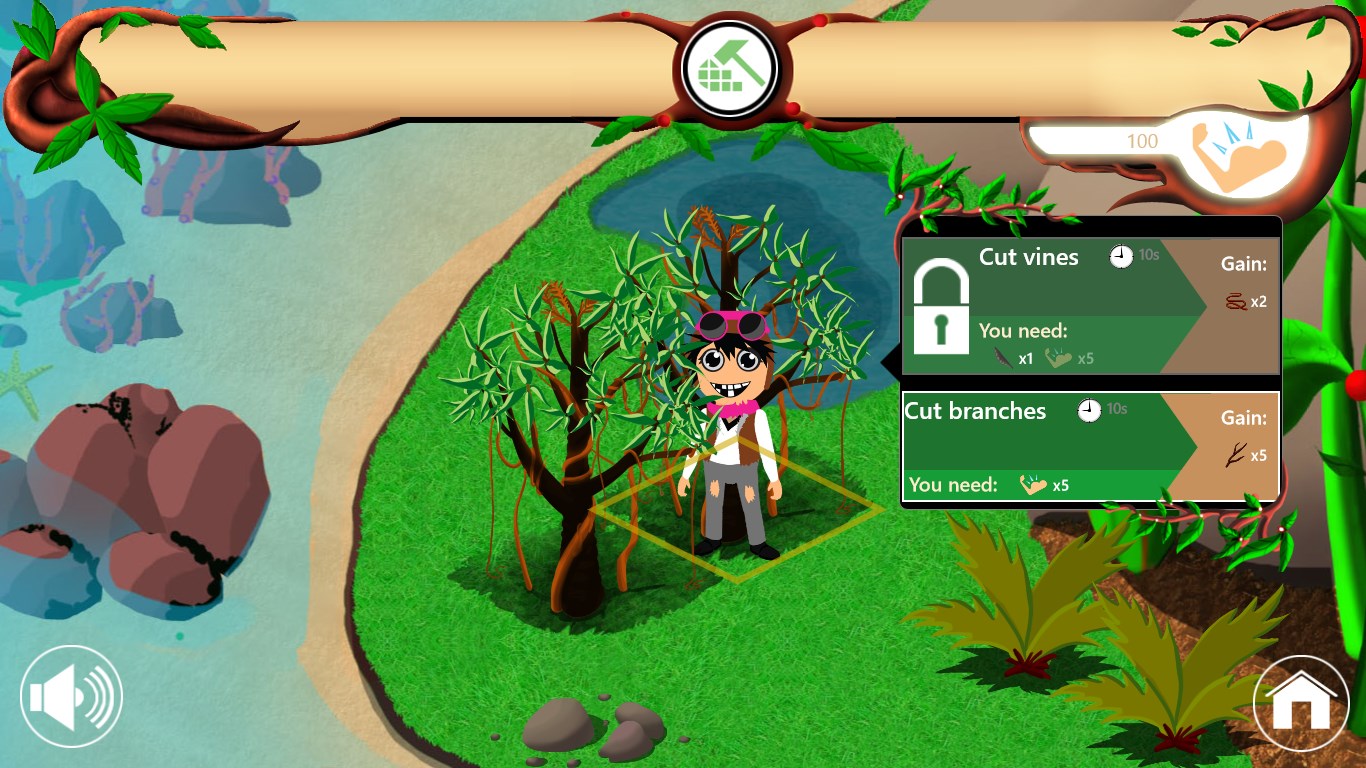Toggle the sound speaker button

71,697
